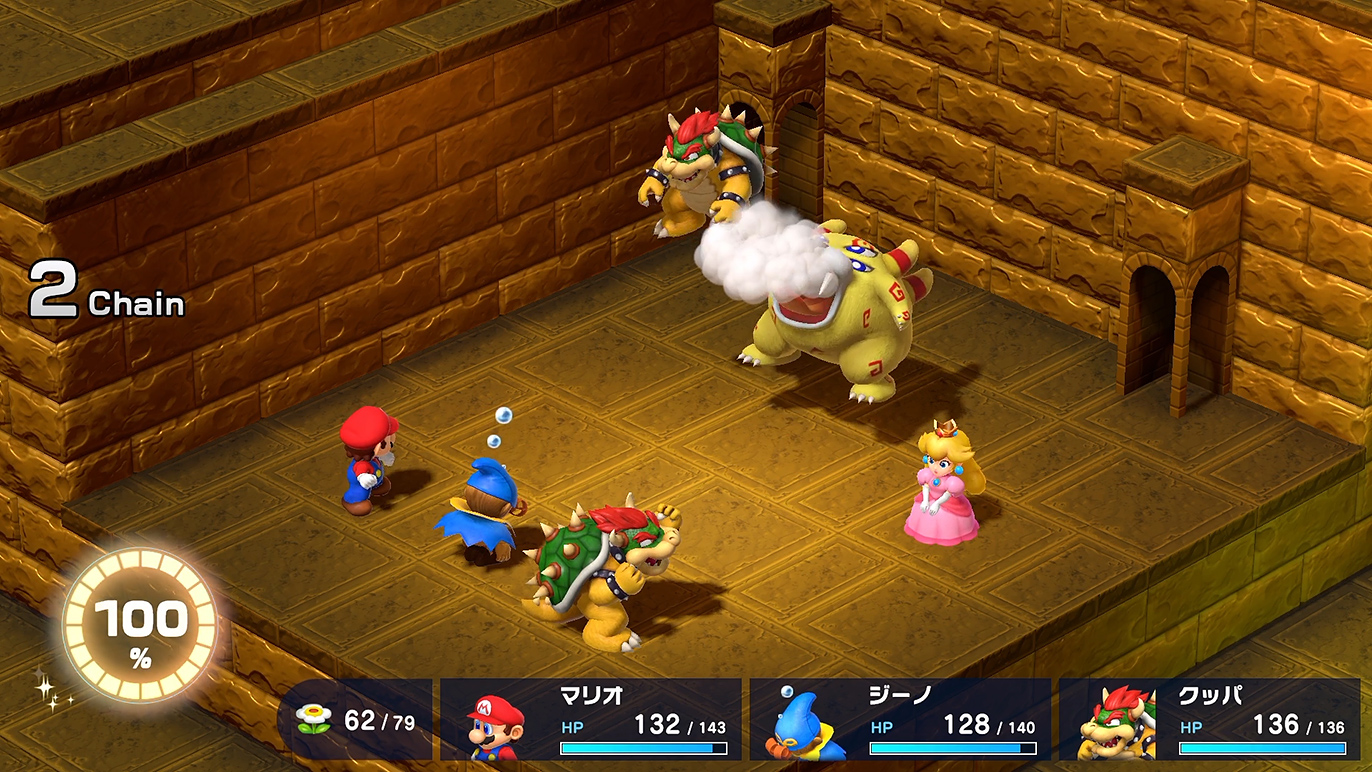Select Mario's party status panel
The image size is (1372, 772).
590,719
